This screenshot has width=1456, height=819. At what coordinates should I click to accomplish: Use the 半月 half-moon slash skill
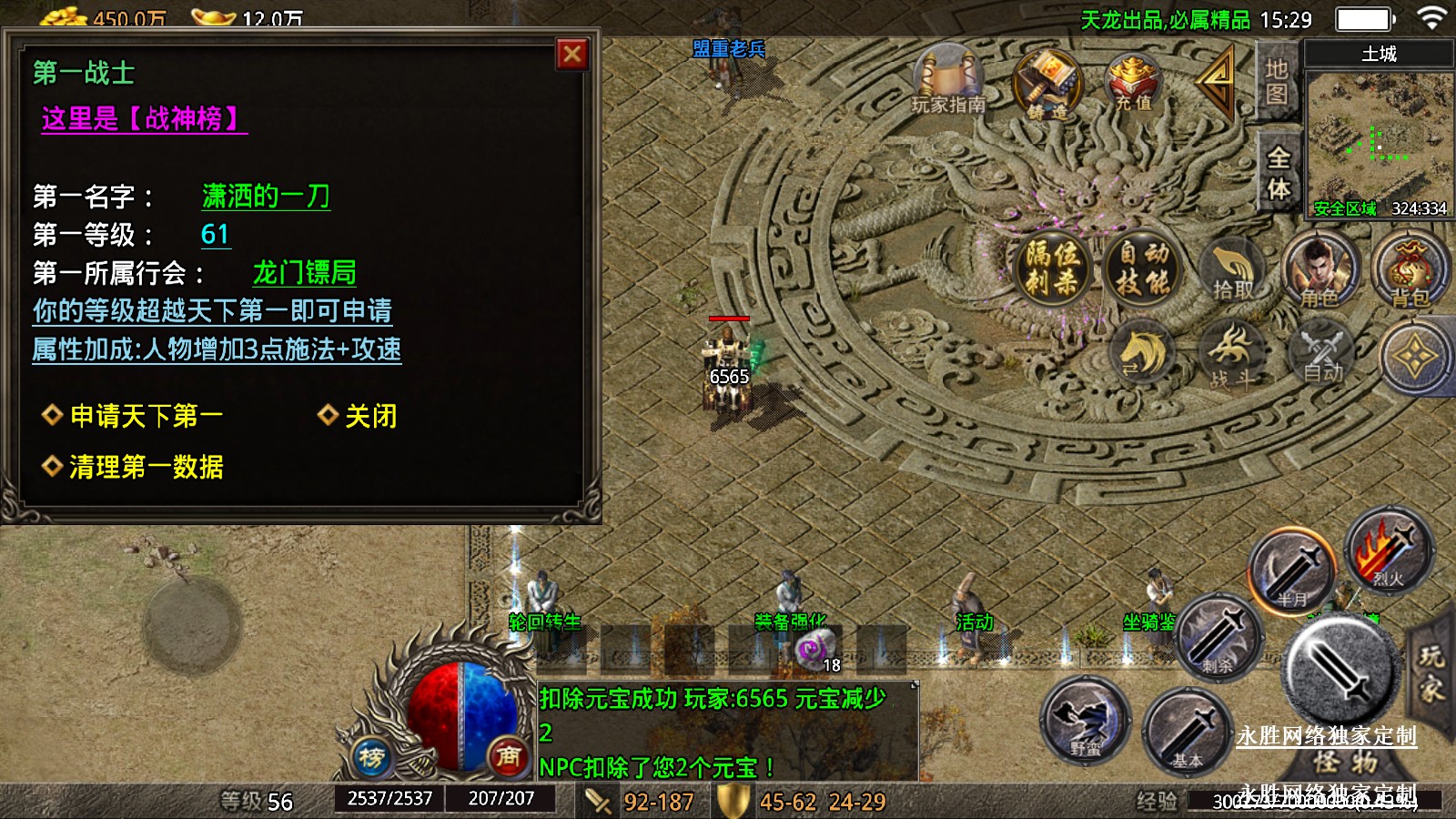1292,571
